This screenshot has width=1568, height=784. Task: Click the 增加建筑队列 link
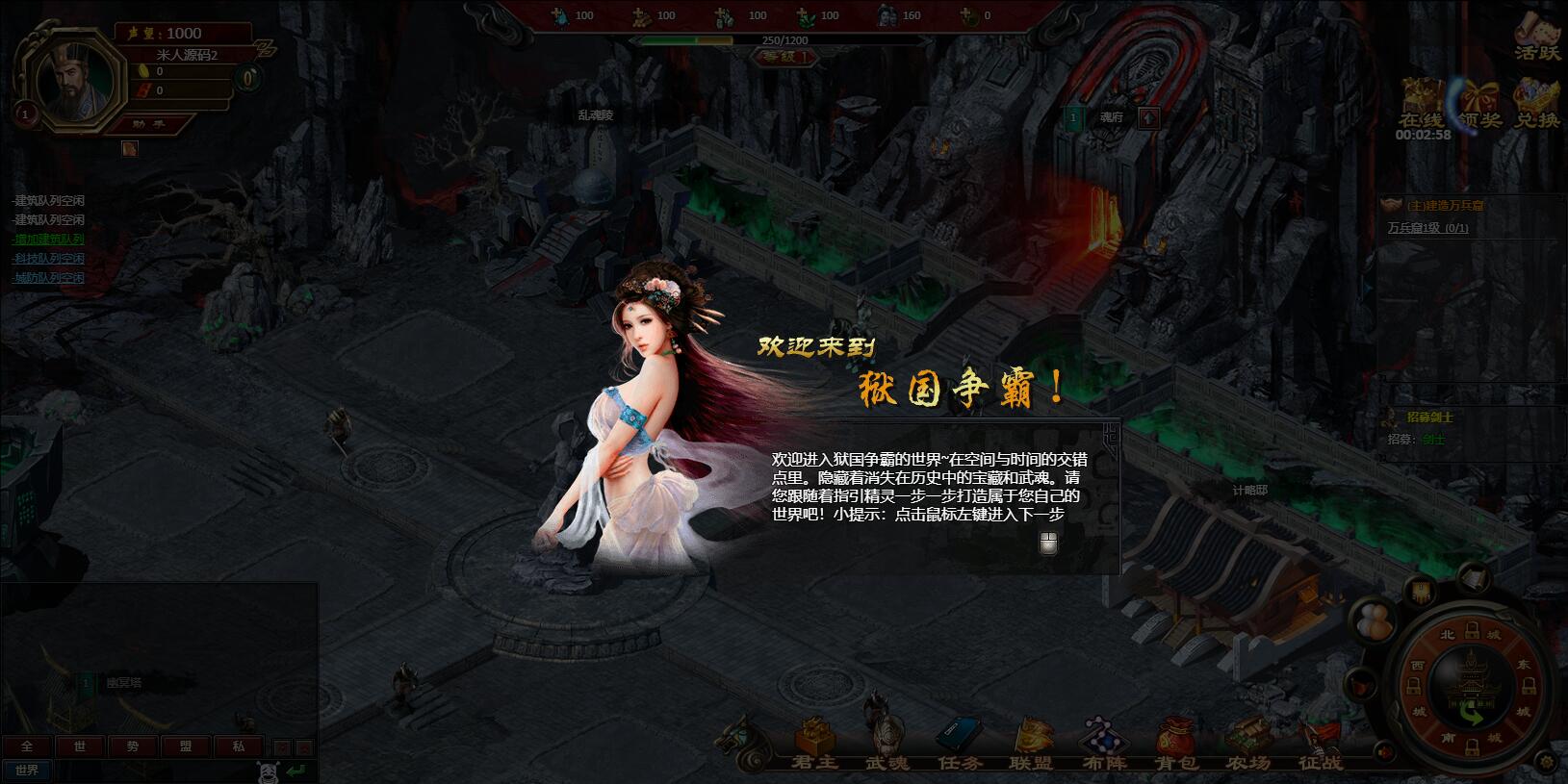click(48, 240)
